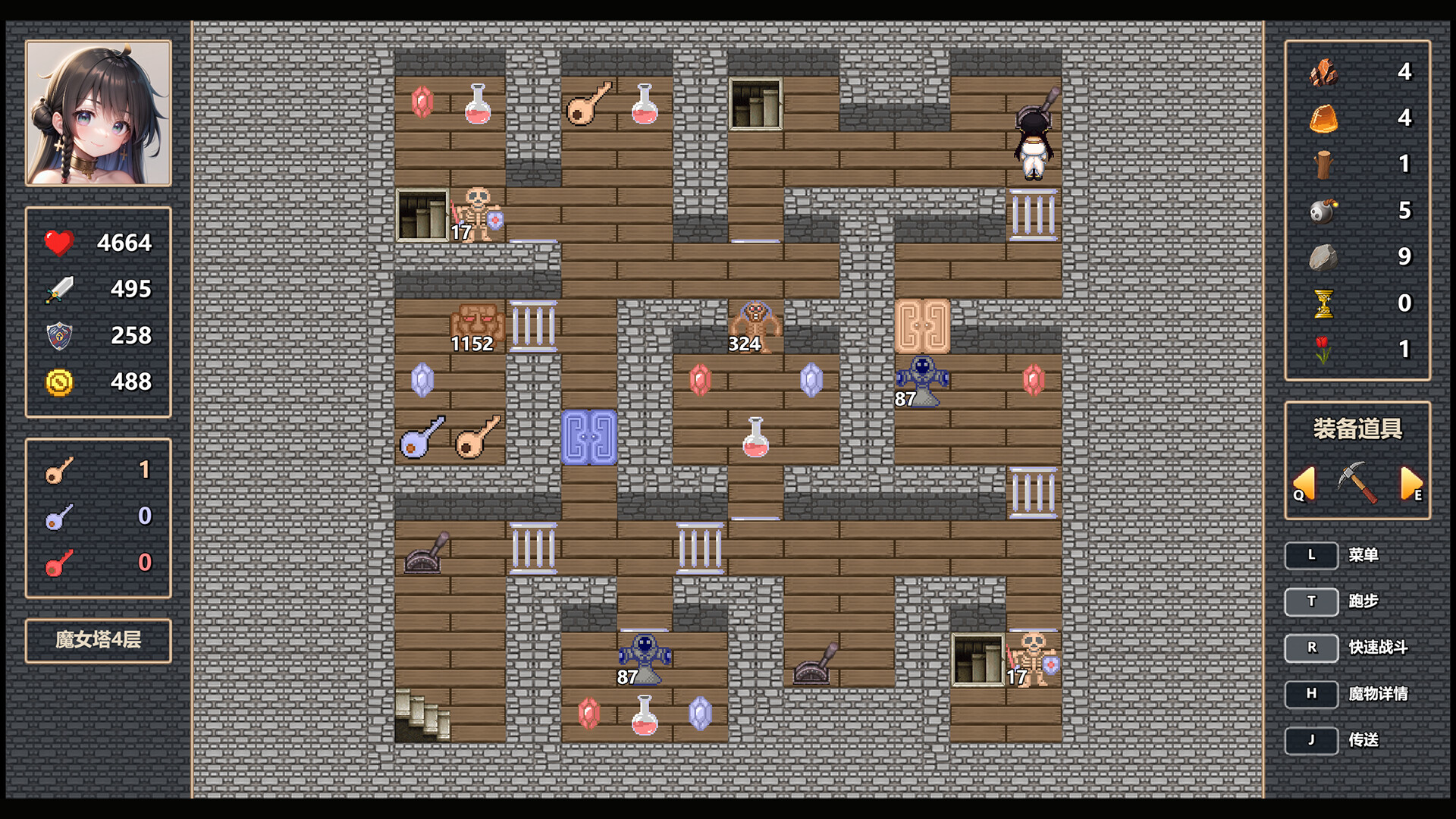Click the heart HP icon in stats panel
The width and height of the screenshot is (1456, 819).
click(x=59, y=243)
